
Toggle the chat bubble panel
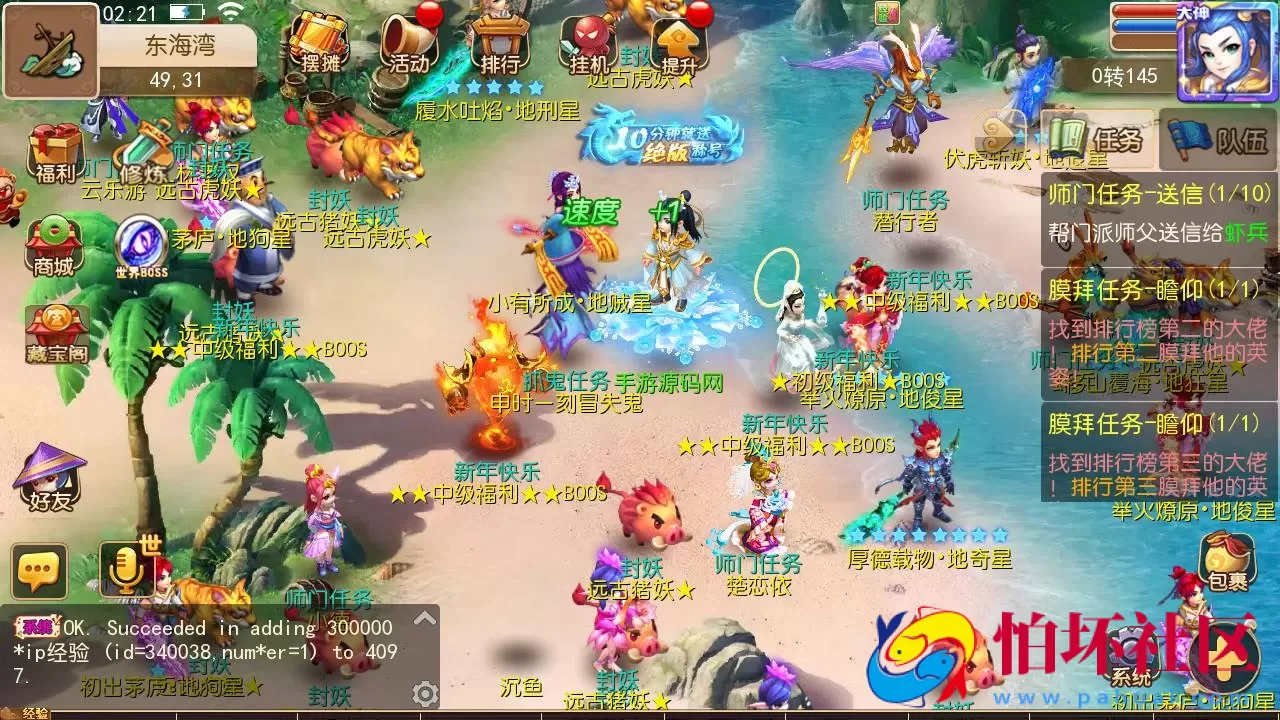(40, 570)
